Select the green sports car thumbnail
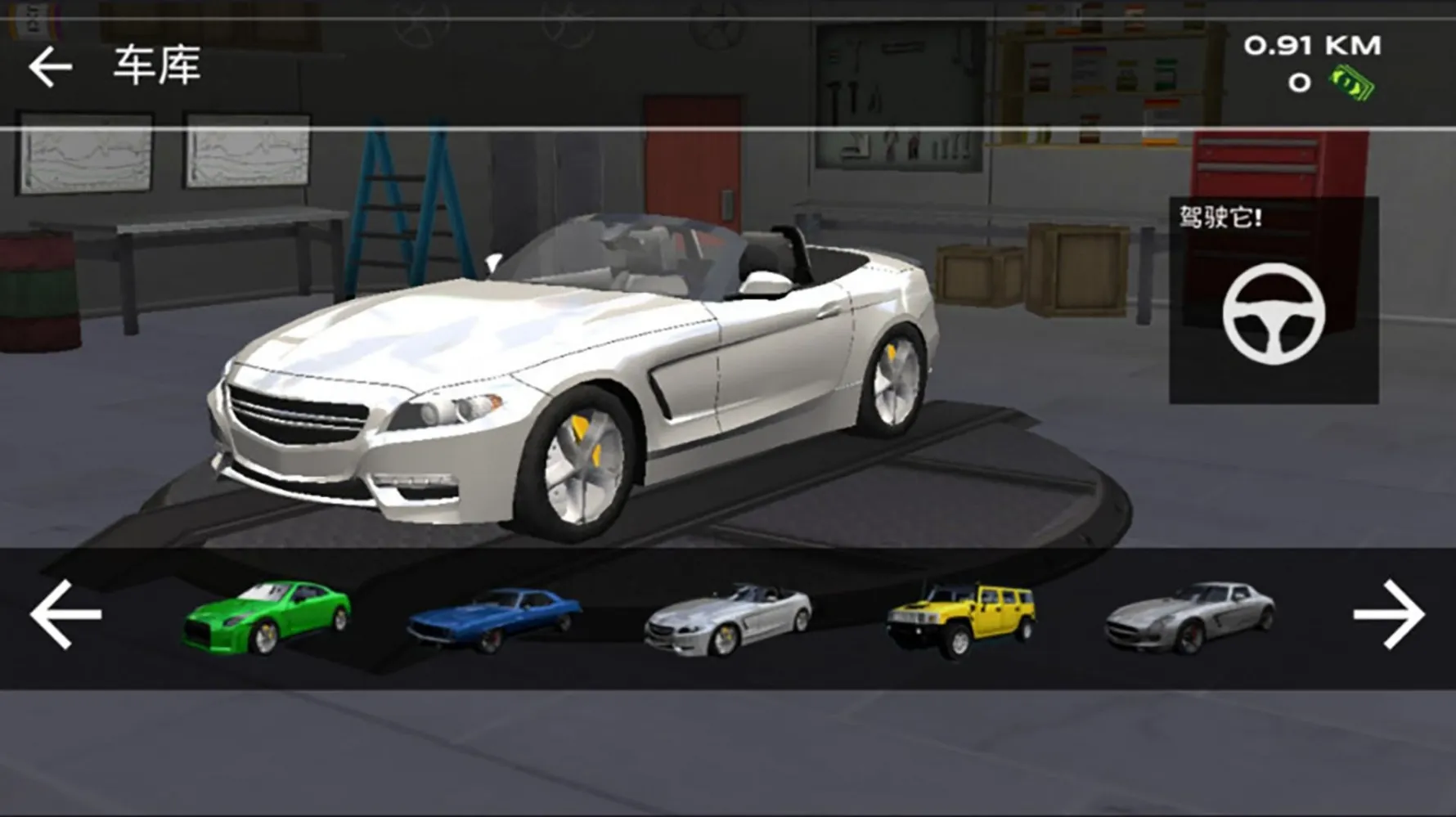1456x817 pixels. (x=267, y=617)
